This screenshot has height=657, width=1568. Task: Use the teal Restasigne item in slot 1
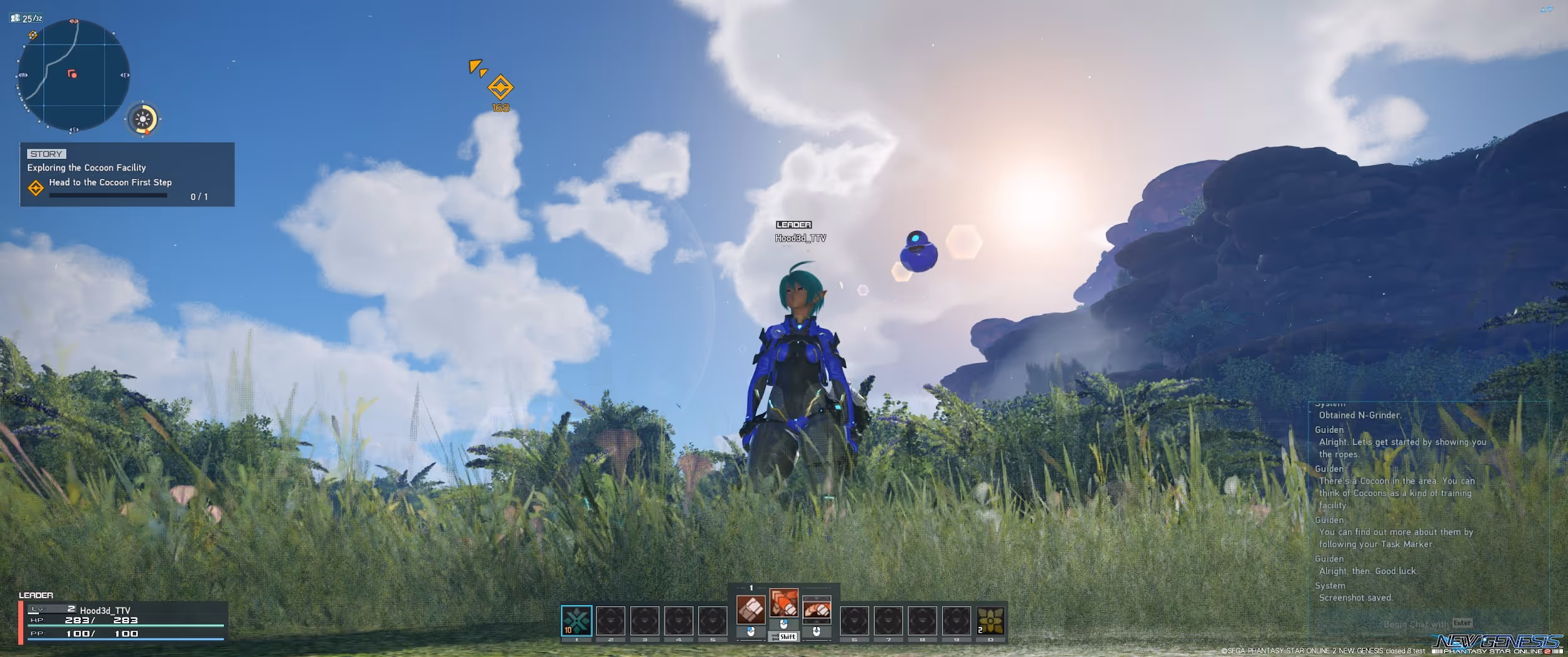click(576, 621)
